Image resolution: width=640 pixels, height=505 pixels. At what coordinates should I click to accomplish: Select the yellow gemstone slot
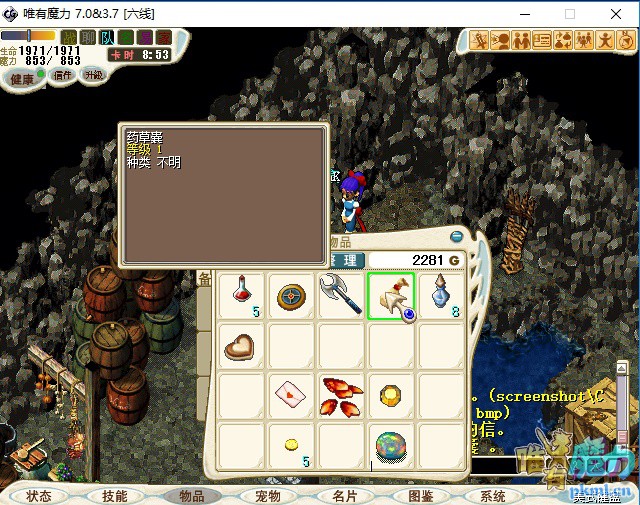coord(392,396)
